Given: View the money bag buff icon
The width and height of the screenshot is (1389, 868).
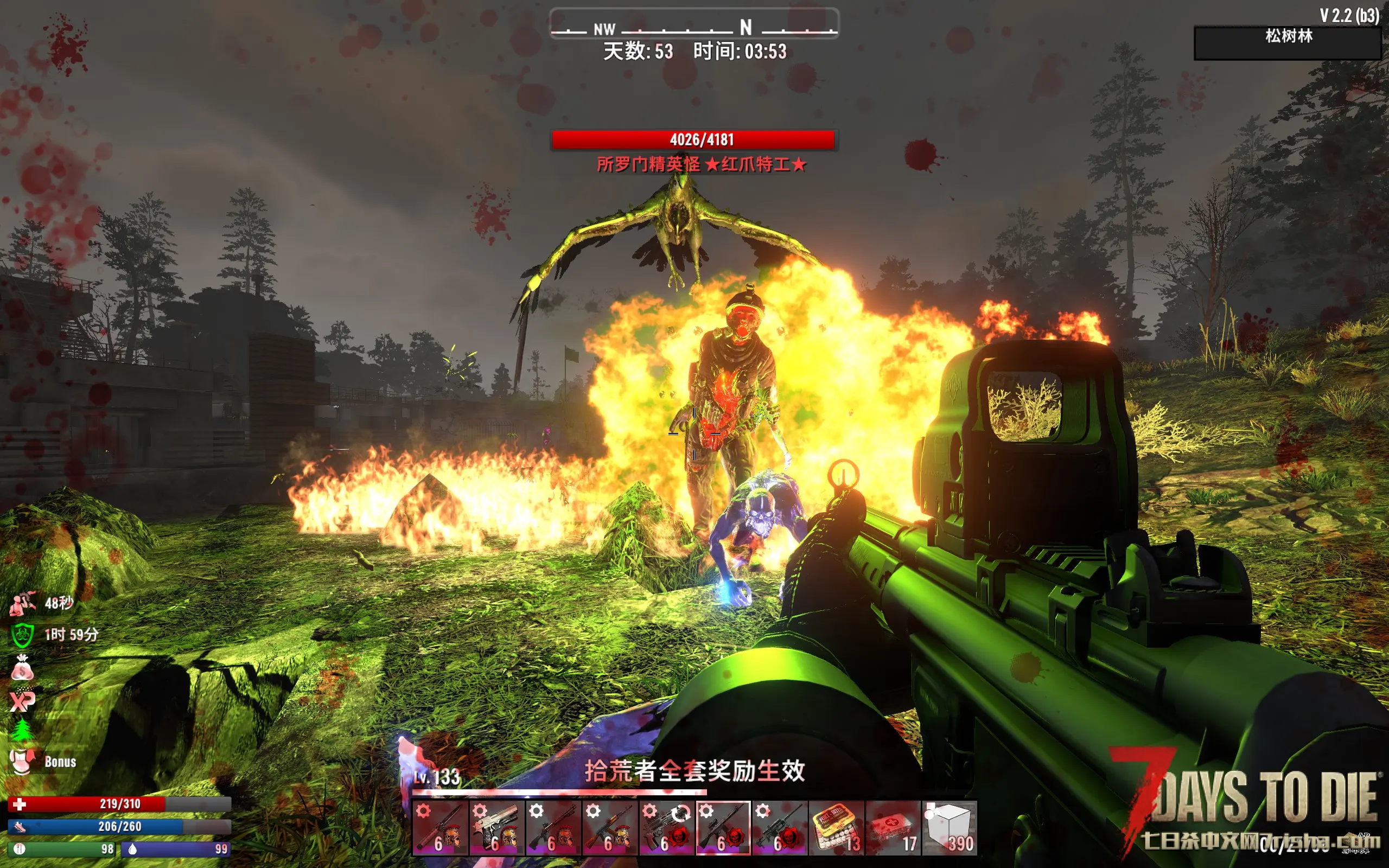Looking at the screenshot, I should (x=22, y=668).
